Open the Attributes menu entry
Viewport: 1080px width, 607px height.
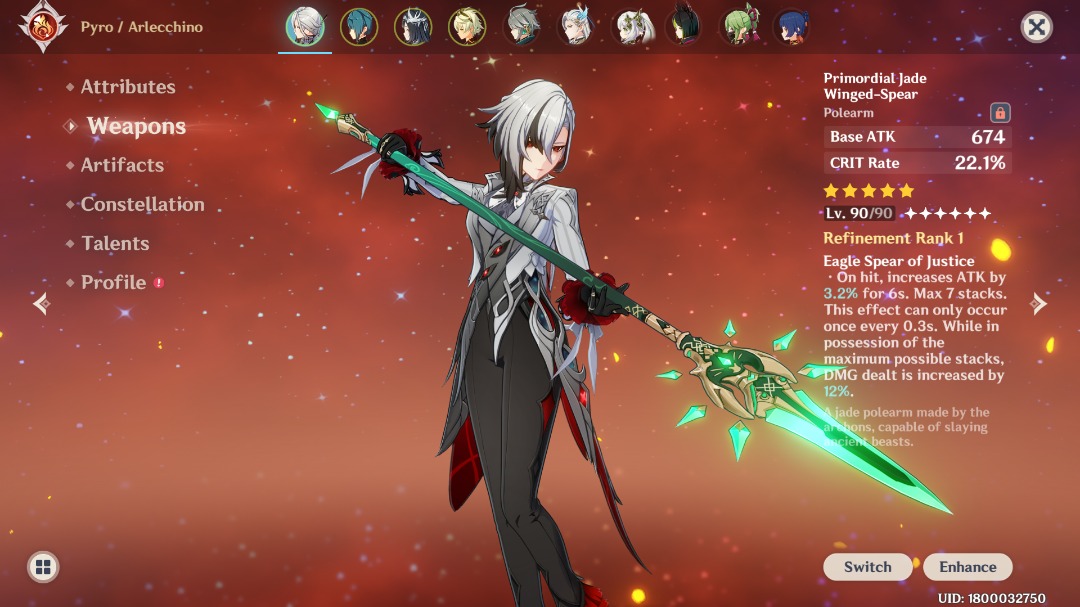[x=127, y=87]
